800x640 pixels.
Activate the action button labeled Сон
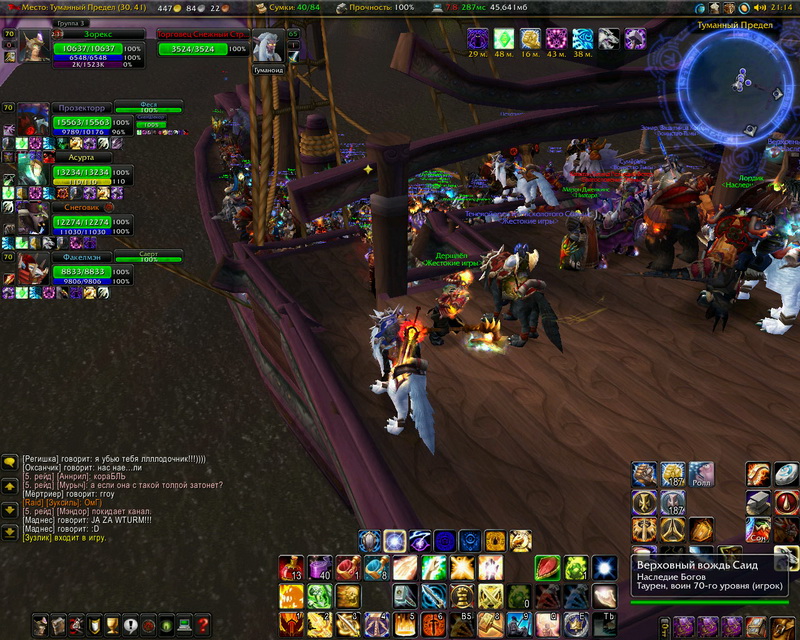[758, 529]
